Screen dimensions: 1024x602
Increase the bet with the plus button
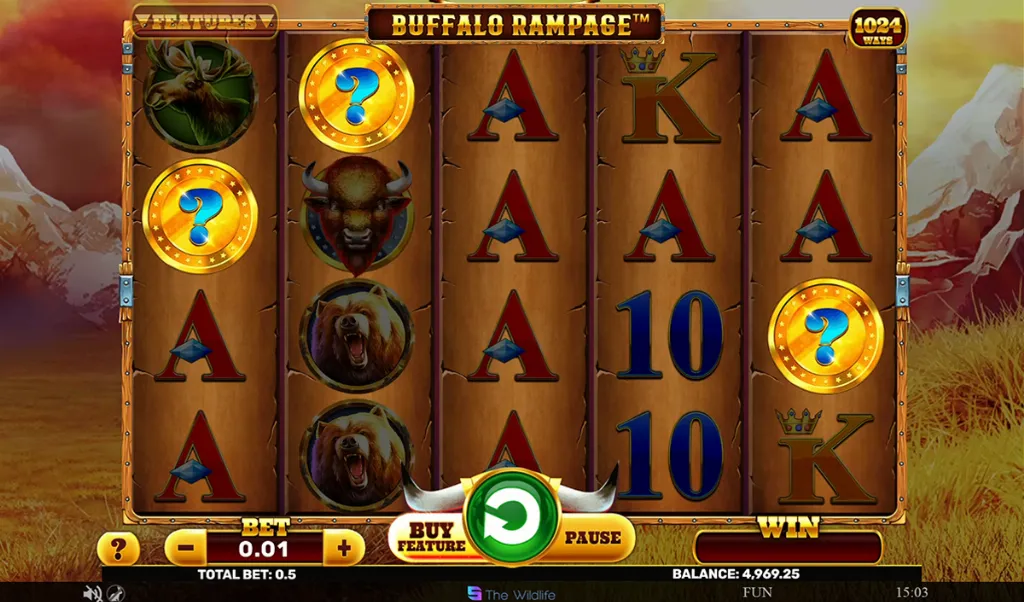click(x=344, y=548)
